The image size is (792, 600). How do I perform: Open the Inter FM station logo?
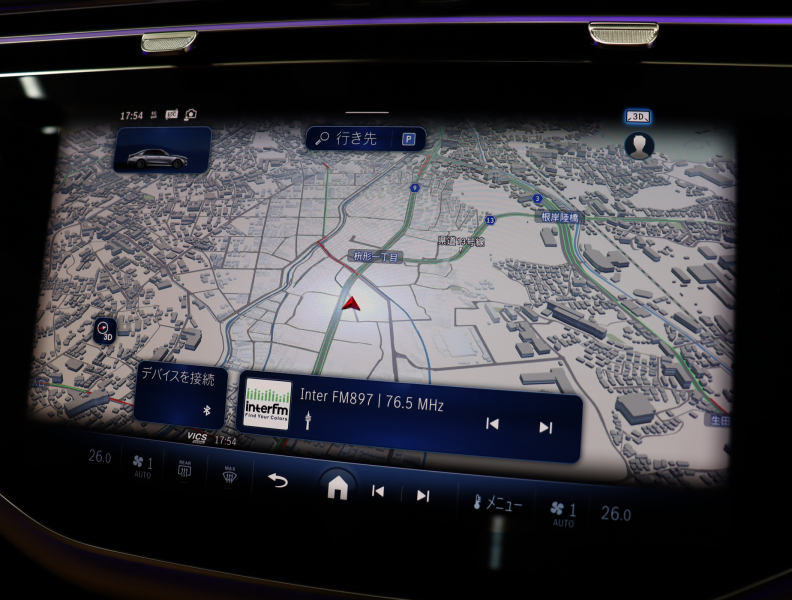(x=268, y=405)
